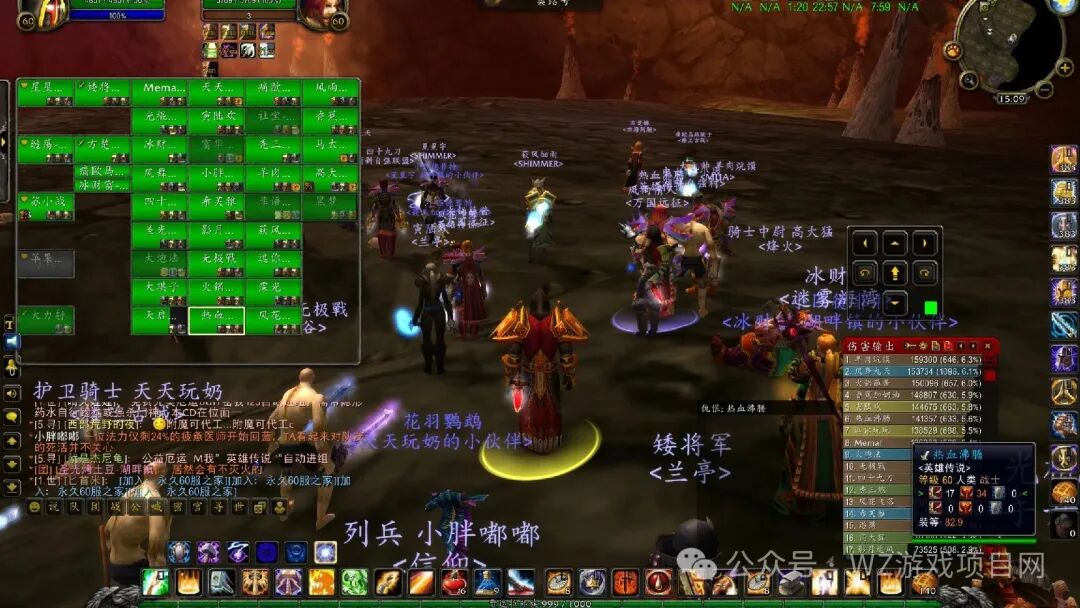
Task: Use the blue mana potion hotbar slot
Action: coord(487,582)
